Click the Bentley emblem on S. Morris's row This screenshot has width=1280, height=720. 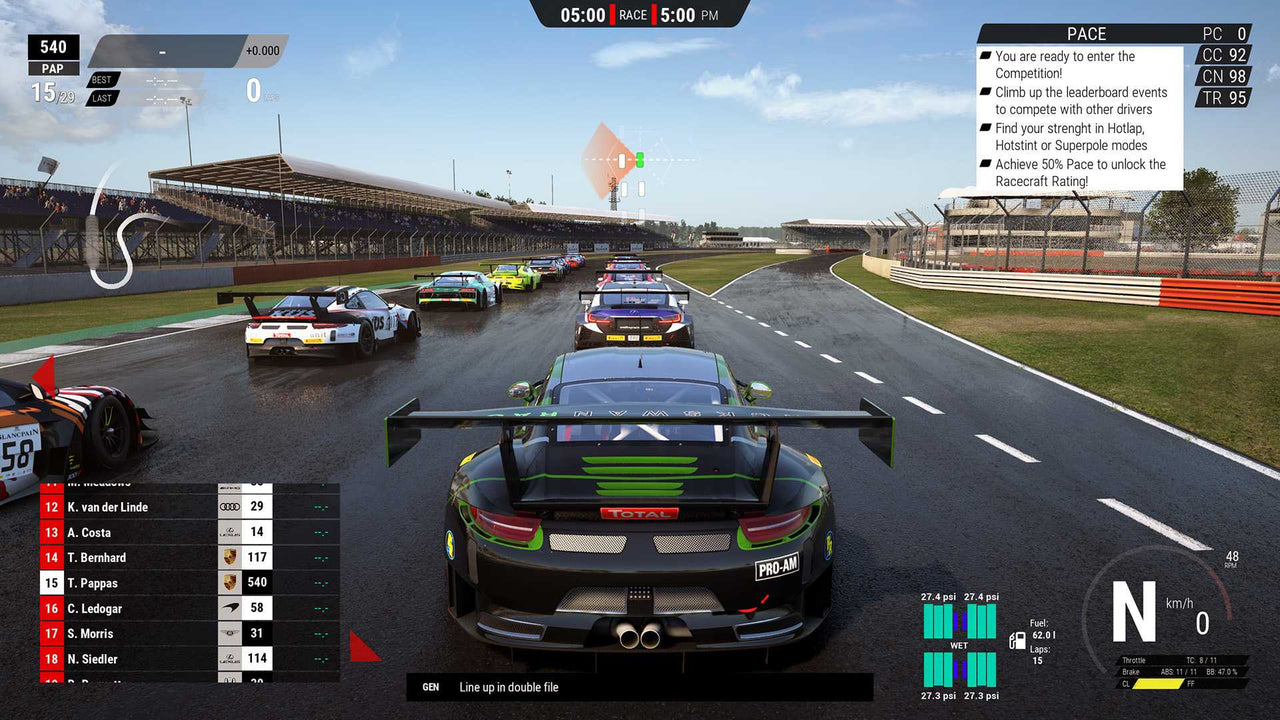click(228, 633)
